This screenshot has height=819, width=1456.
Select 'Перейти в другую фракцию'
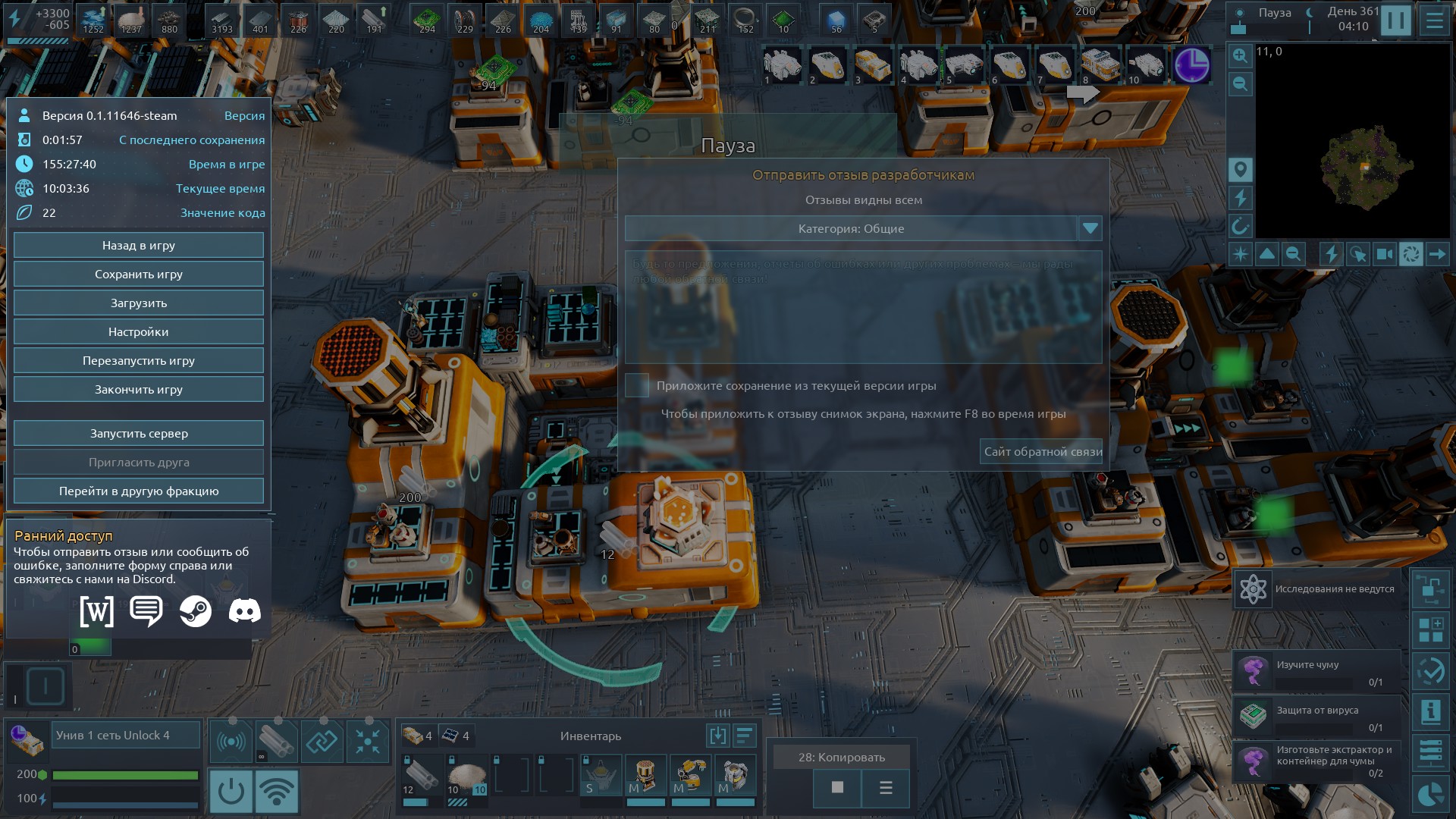pyautogui.click(x=139, y=491)
